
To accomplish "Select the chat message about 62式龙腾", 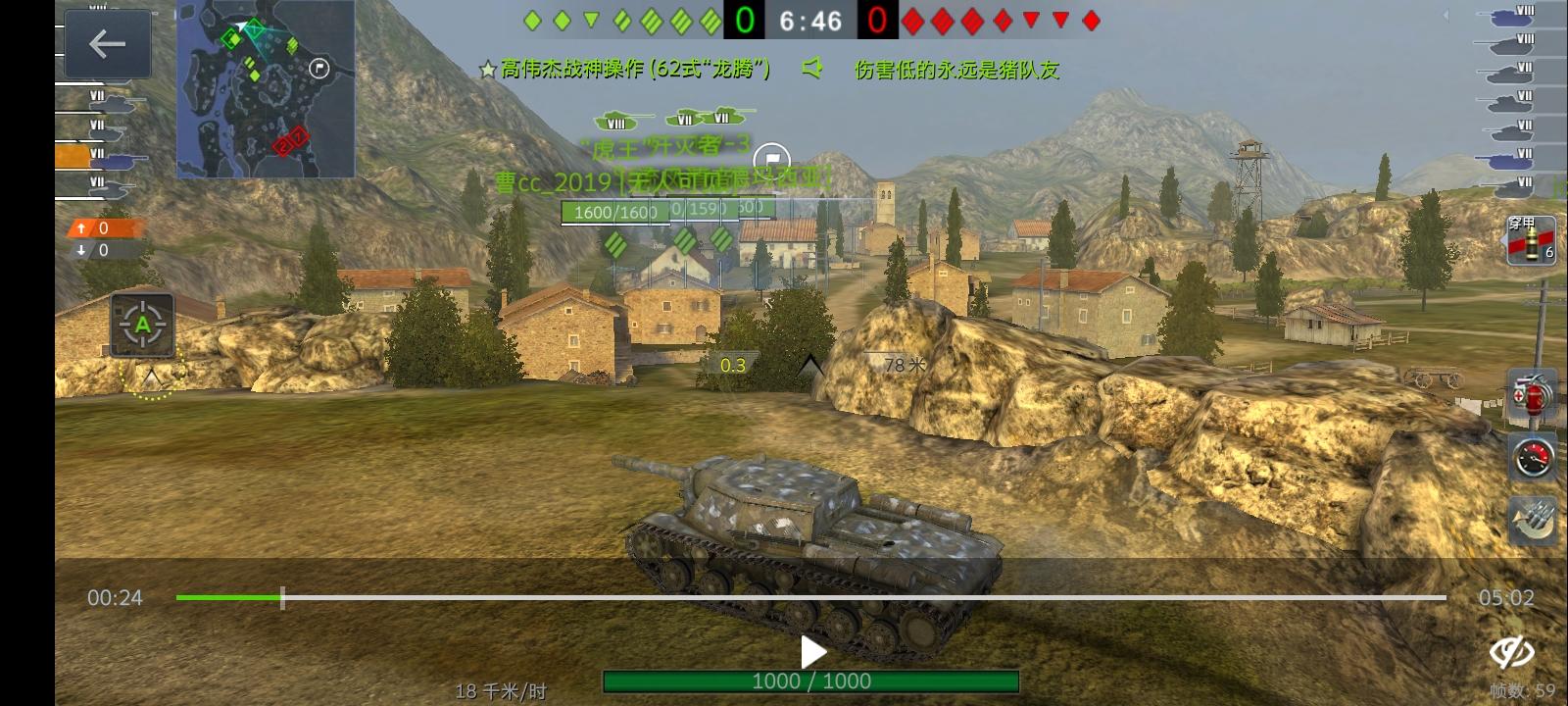I will point(633,69).
